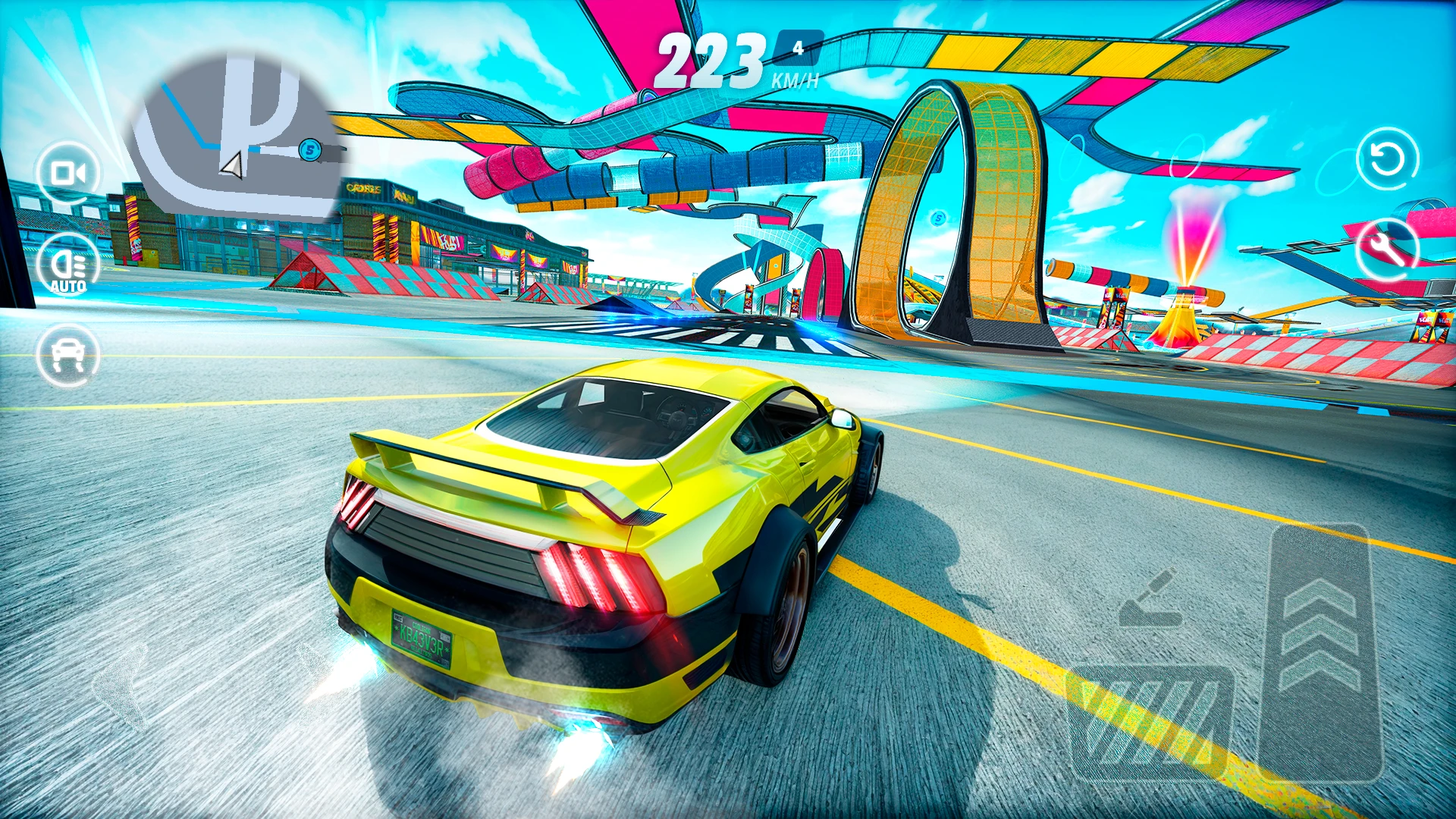The width and height of the screenshot is (1456, 819).
Task: Hit the brake pedal
Action: click(1150, 723)
